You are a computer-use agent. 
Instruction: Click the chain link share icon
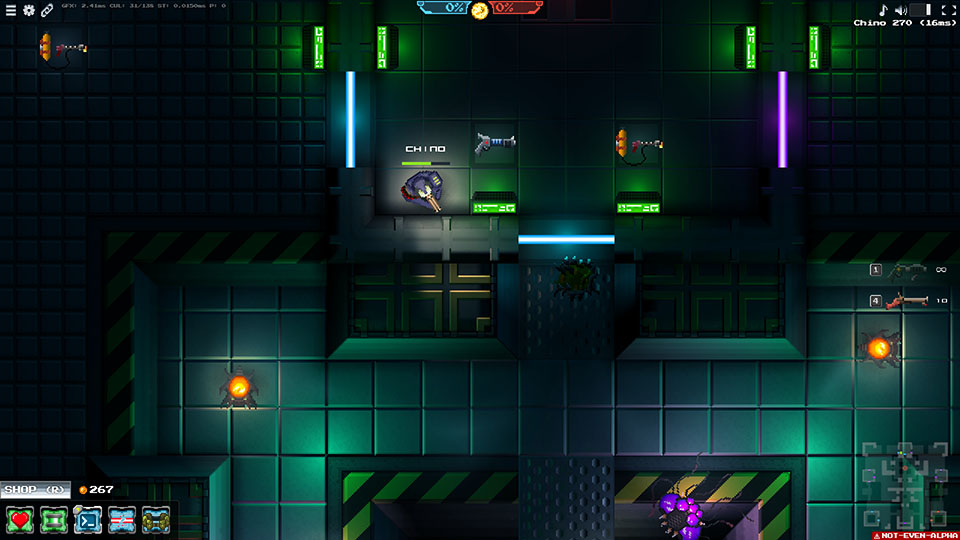(46, 10)
